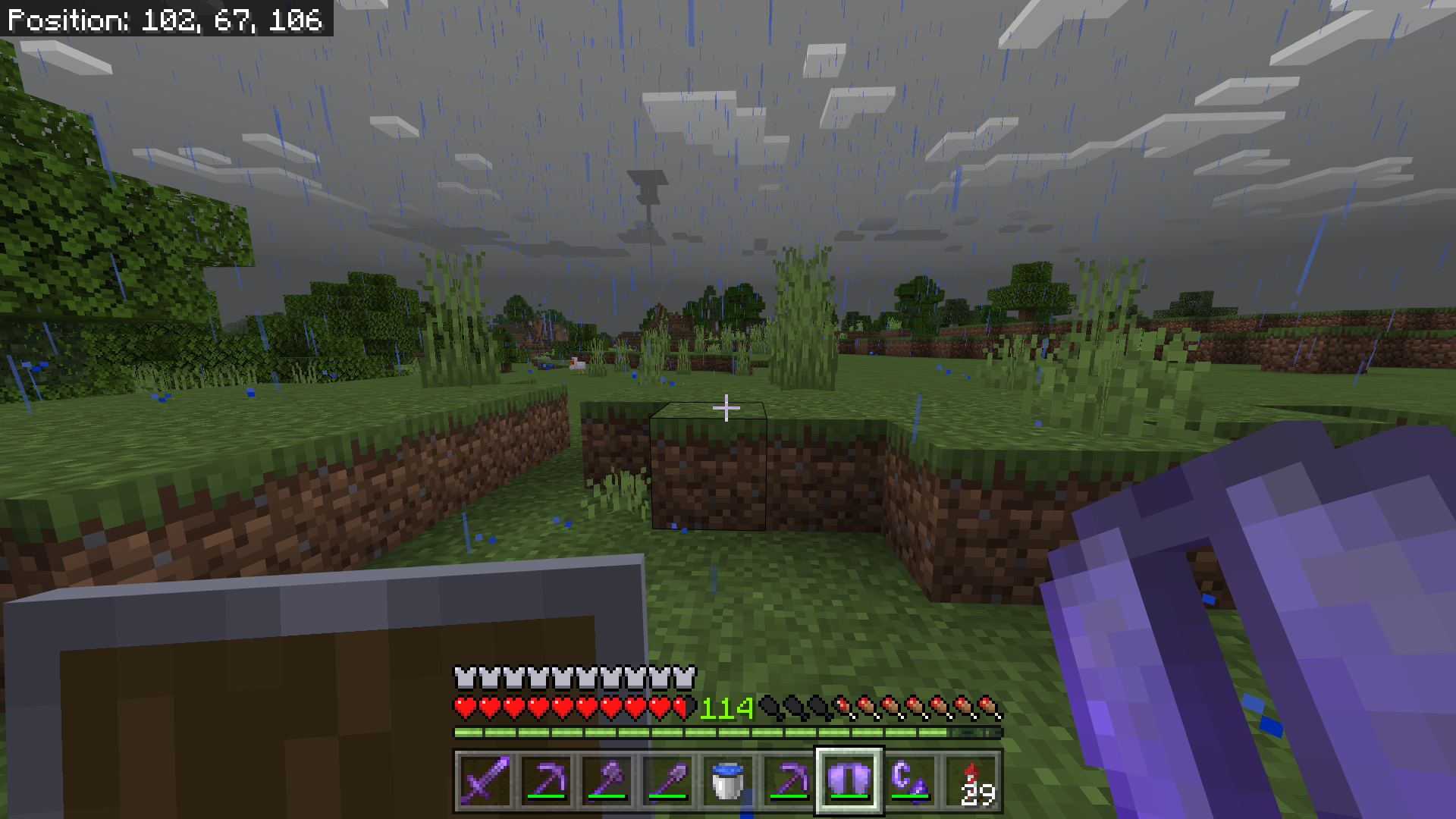
Task: Select the enchanted sword in the first hotbar slot
Action: 486,780
